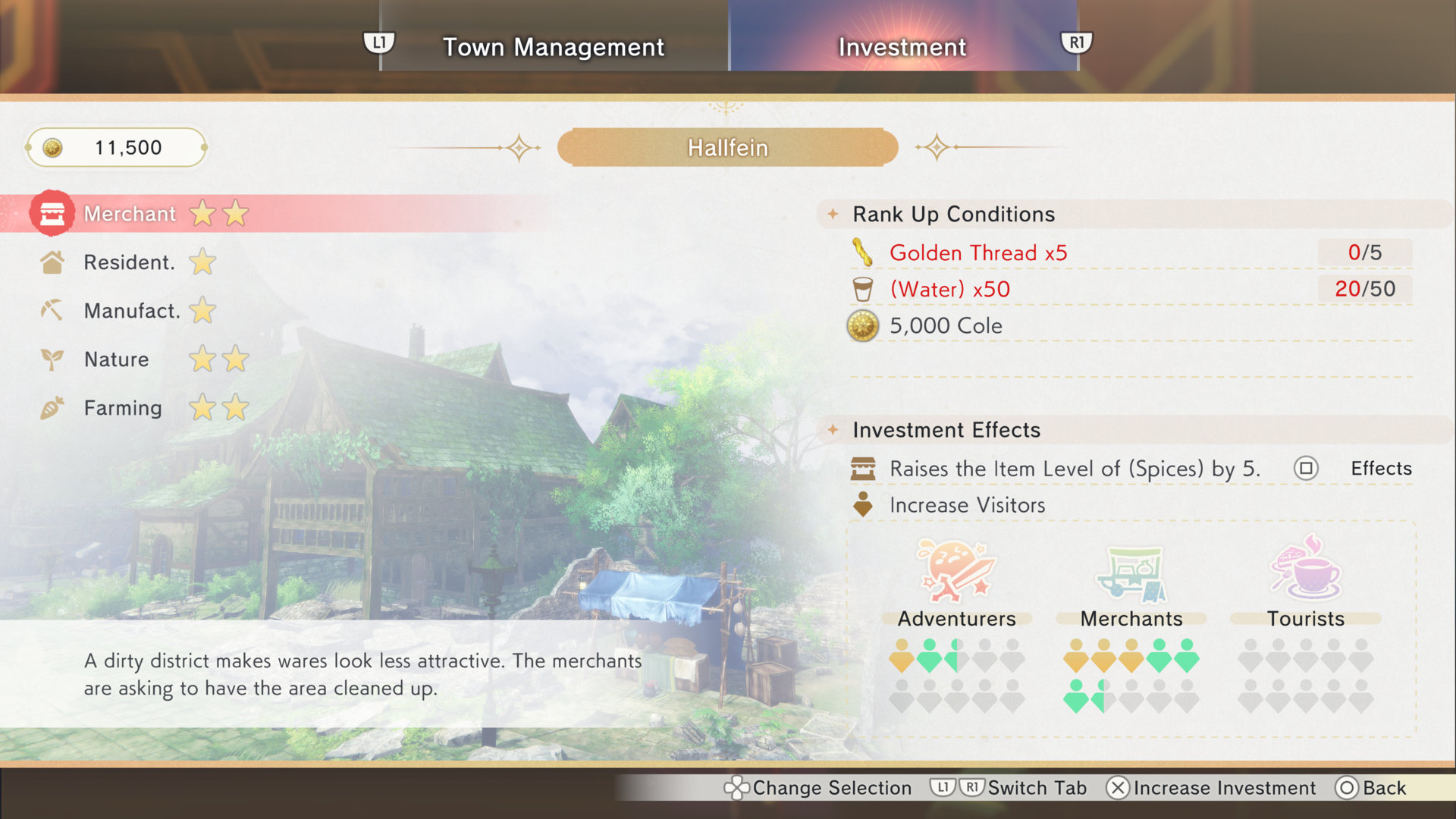Click the Merchants visitor cart icon

pos(1131,573)
